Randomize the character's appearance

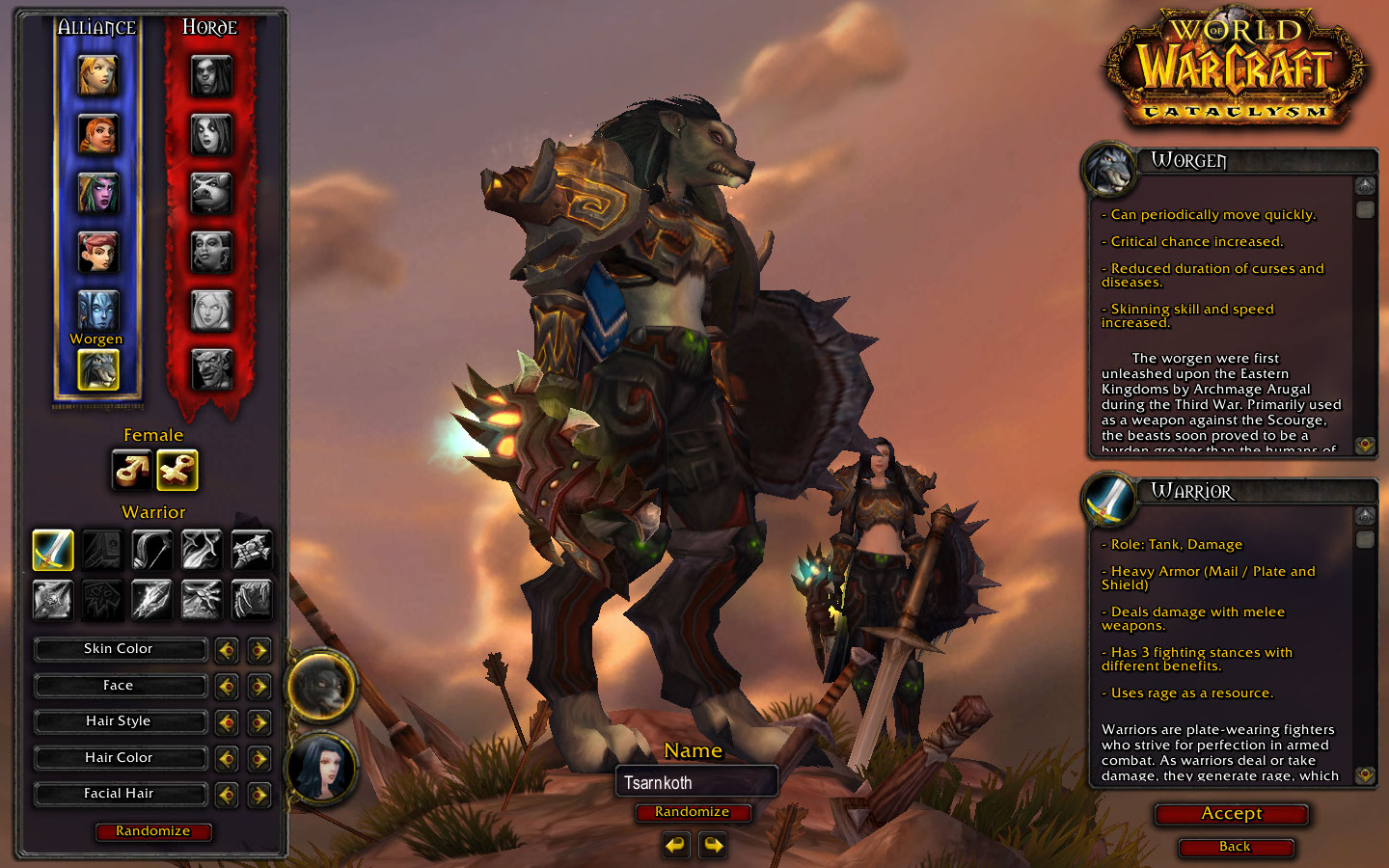[x=153, y=831]
